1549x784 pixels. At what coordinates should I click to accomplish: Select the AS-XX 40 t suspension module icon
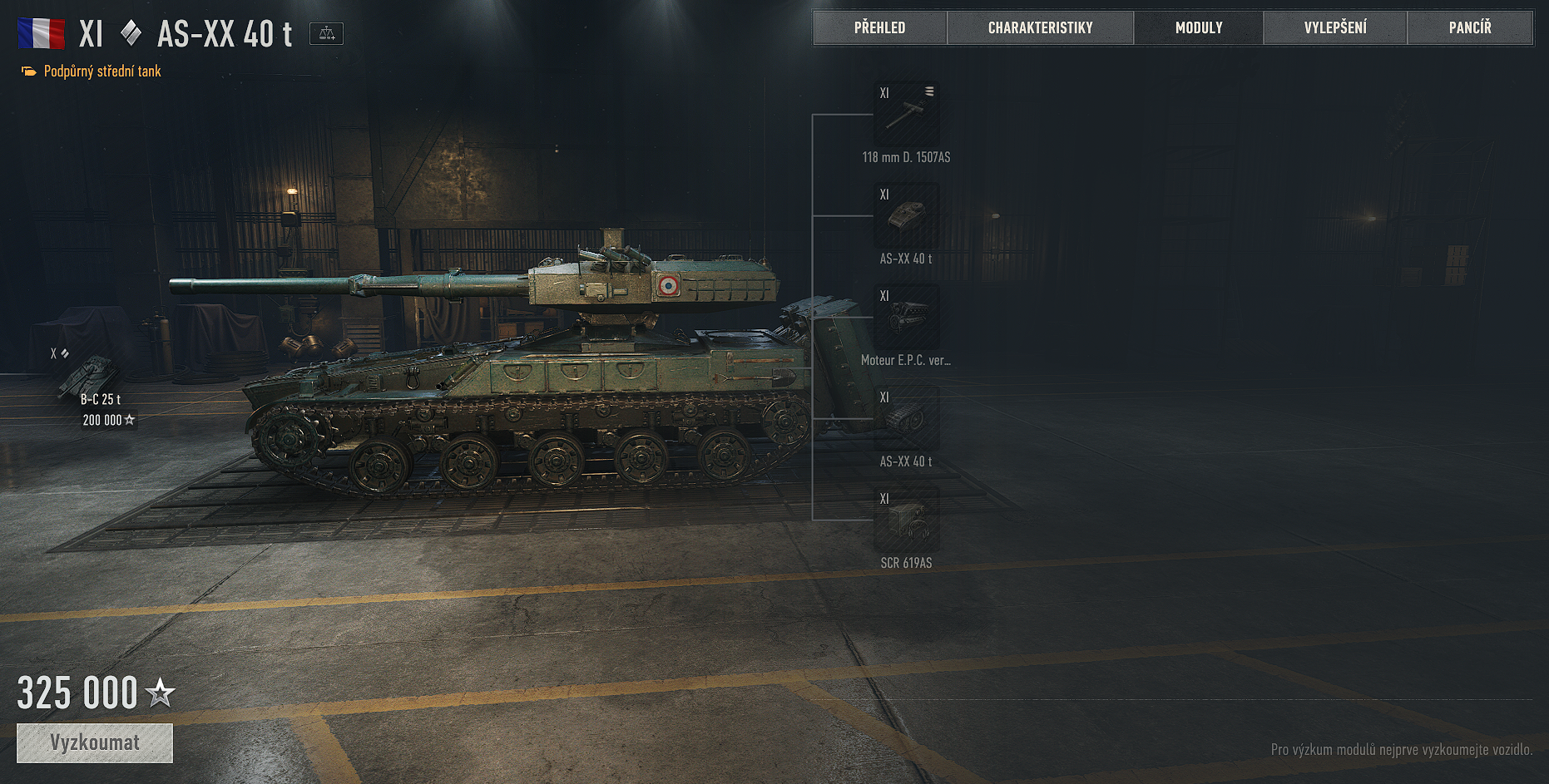tap(907, 419)
